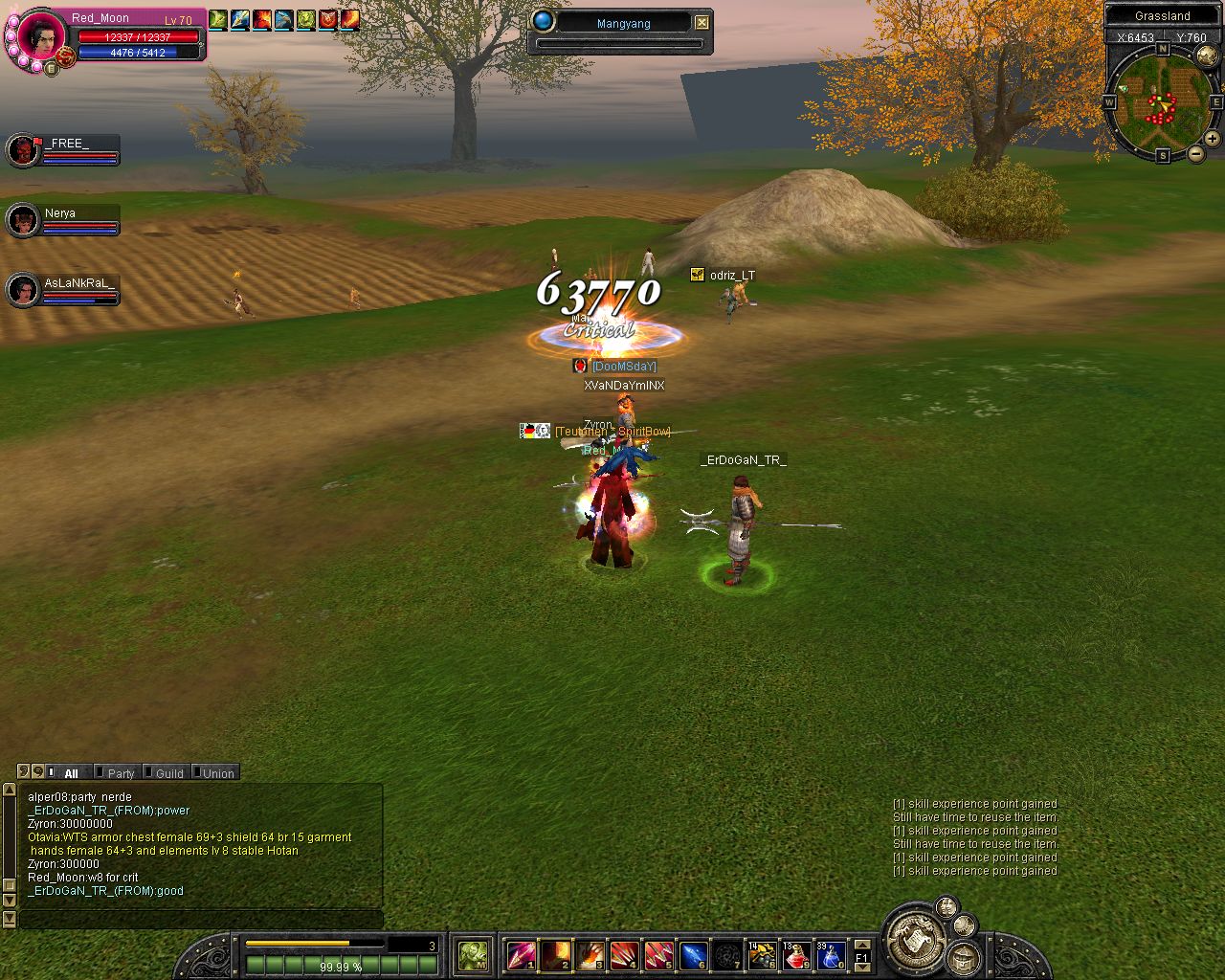This screenshot has width=1225, height=980.
Task: Activate the blue ice skill in slot 6
Action: tap(693, 955)
